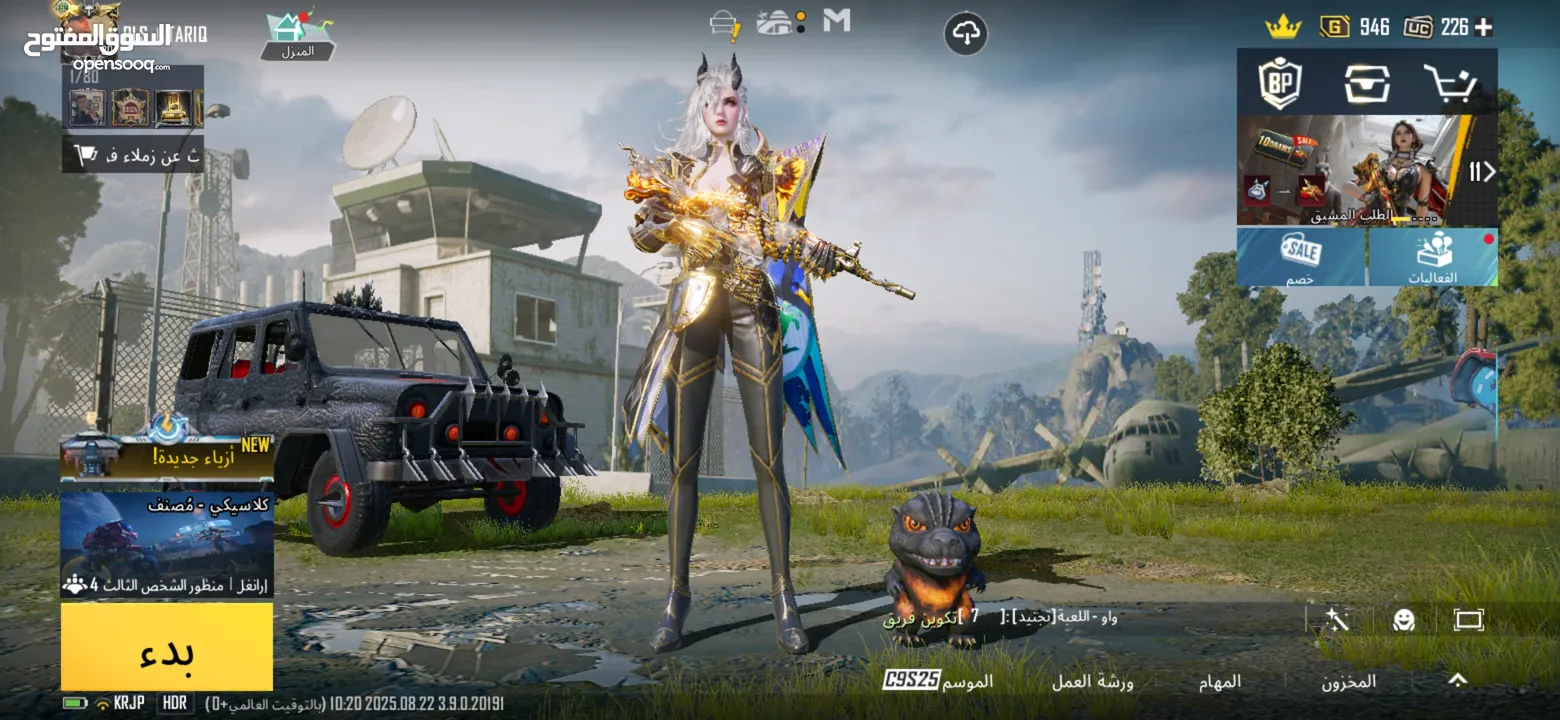The image size is (1560, 720).
Task: Open the find teammates recruitment button
Action: click(133, 155)
